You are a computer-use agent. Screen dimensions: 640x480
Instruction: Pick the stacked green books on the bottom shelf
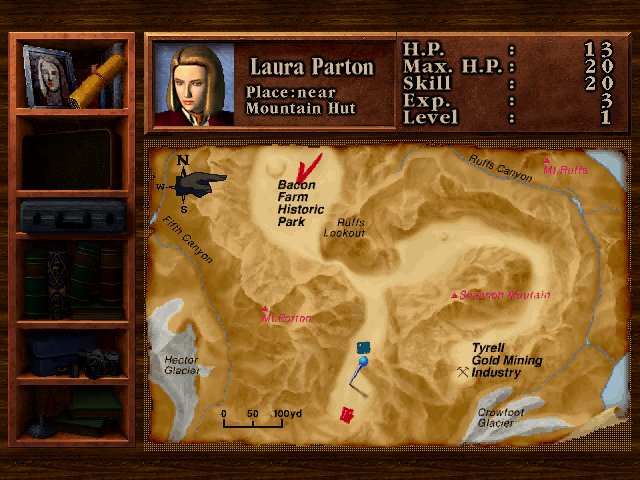coord(95,407)
